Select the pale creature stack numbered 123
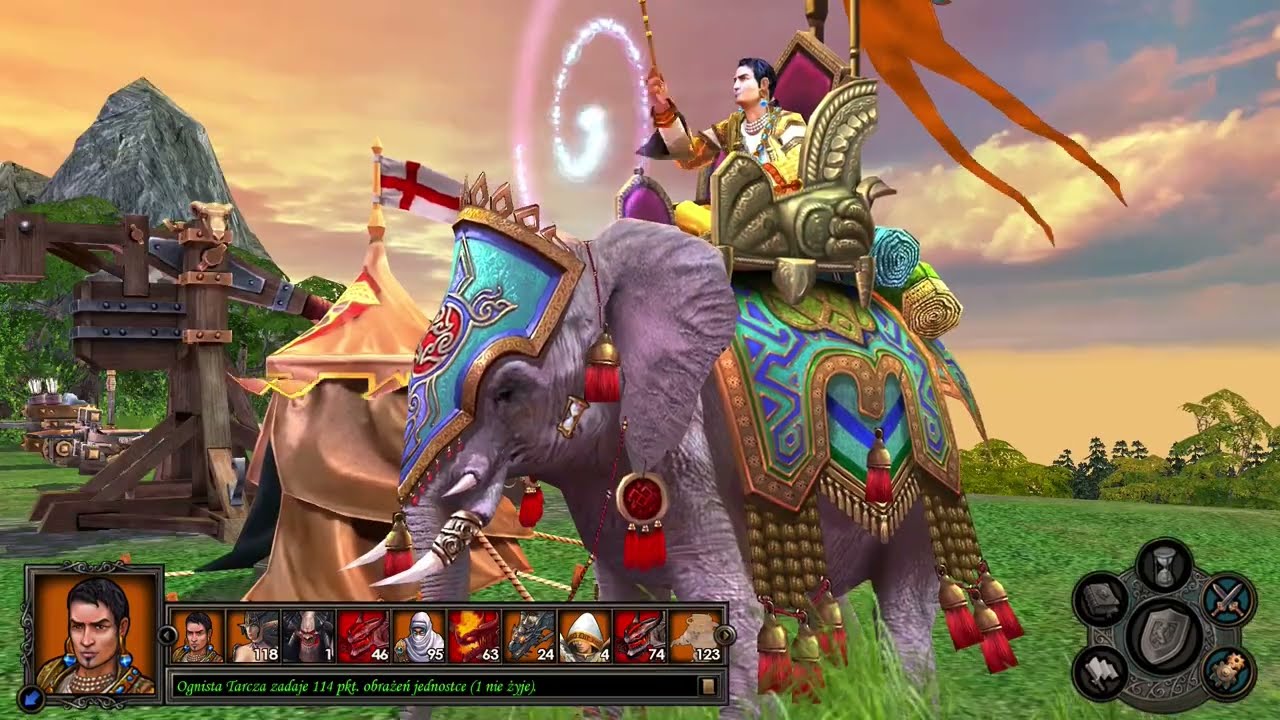 pyautogui.click(x=696, y=636)
